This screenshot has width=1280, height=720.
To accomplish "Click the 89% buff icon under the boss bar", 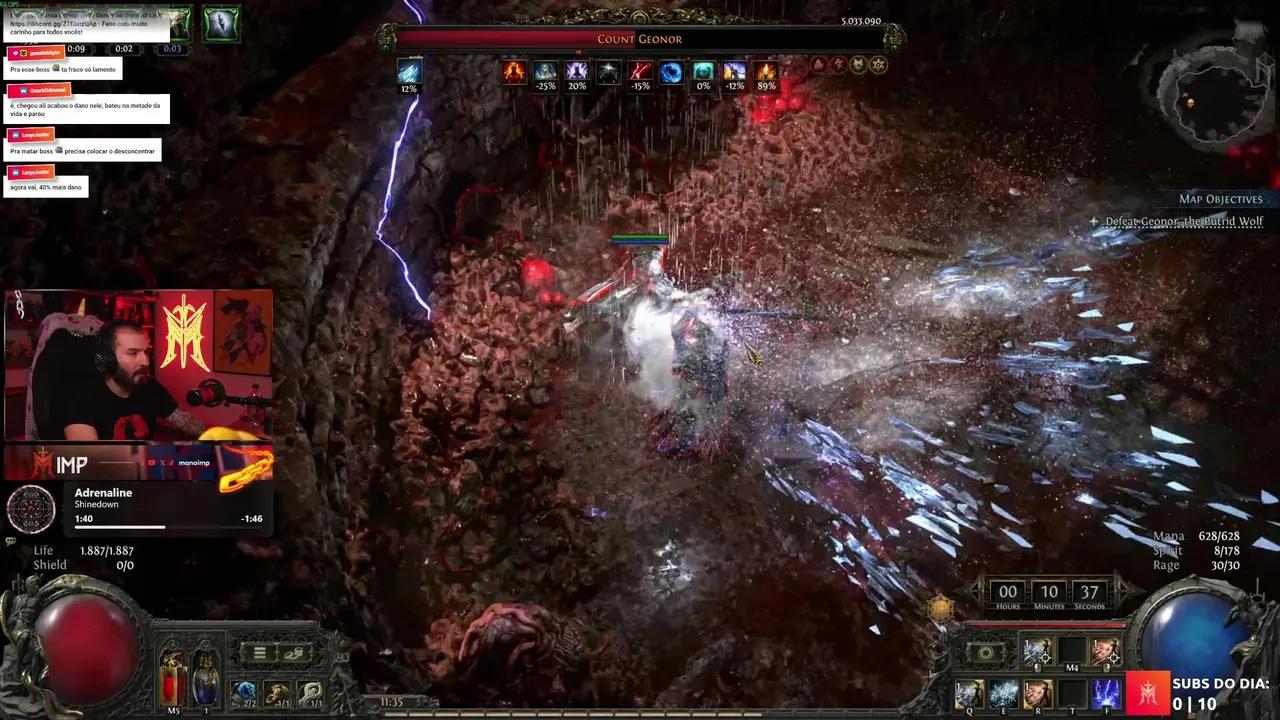I will tap(766, 72).
